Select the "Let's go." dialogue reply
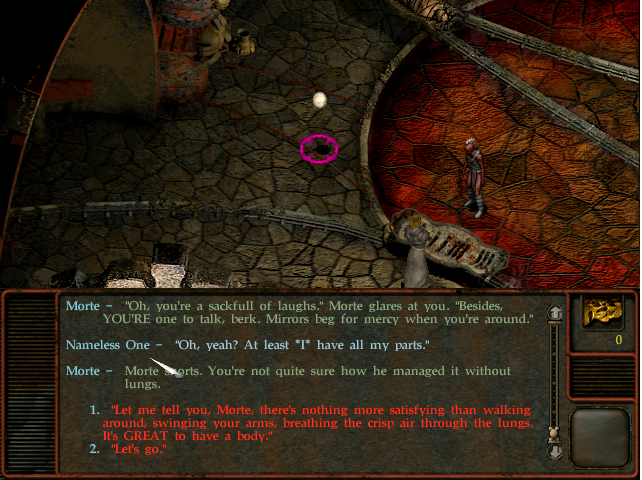Viewport: 642px width, 480px height. (x=139, y=451)
